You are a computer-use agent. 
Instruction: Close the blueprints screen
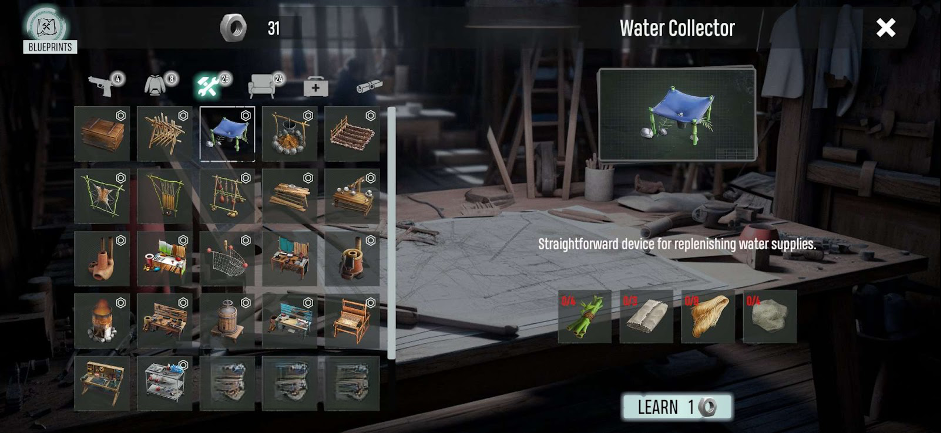coord(885,28)
